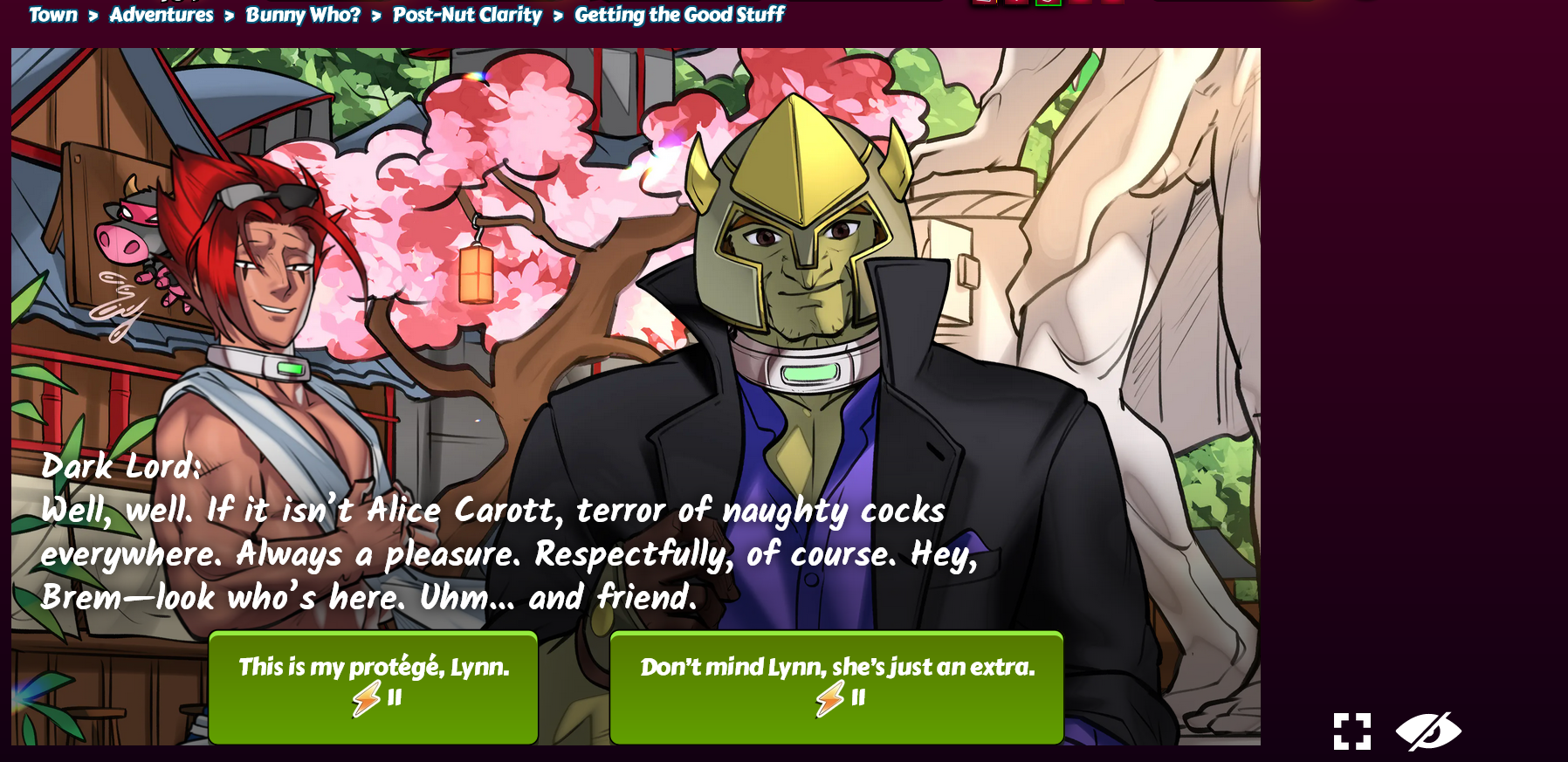The width and height of the screenshot is (1568, 762).
Task: Hide the dialogue with the crossed-eye icon
Action: point(1428,731)
